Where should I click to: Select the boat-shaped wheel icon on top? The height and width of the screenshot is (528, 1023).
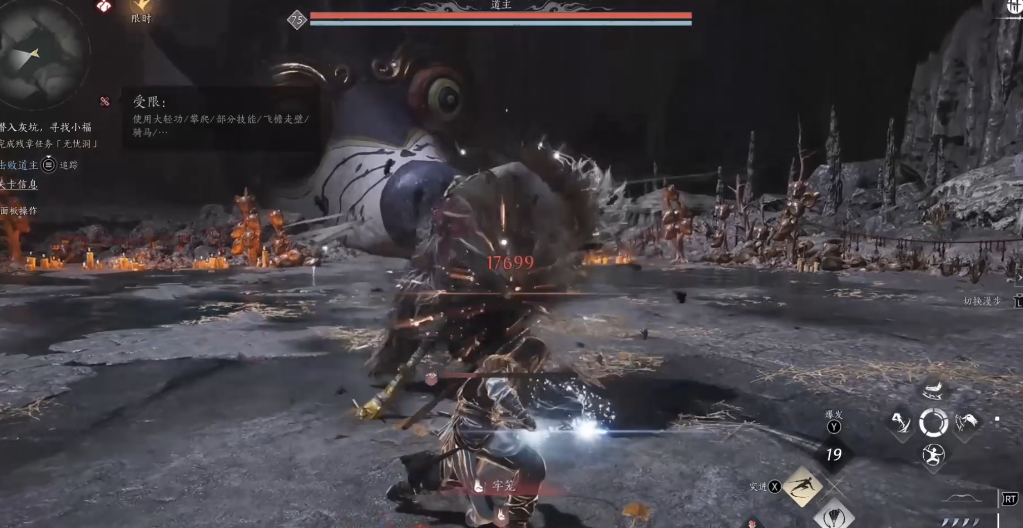(933, 391)
